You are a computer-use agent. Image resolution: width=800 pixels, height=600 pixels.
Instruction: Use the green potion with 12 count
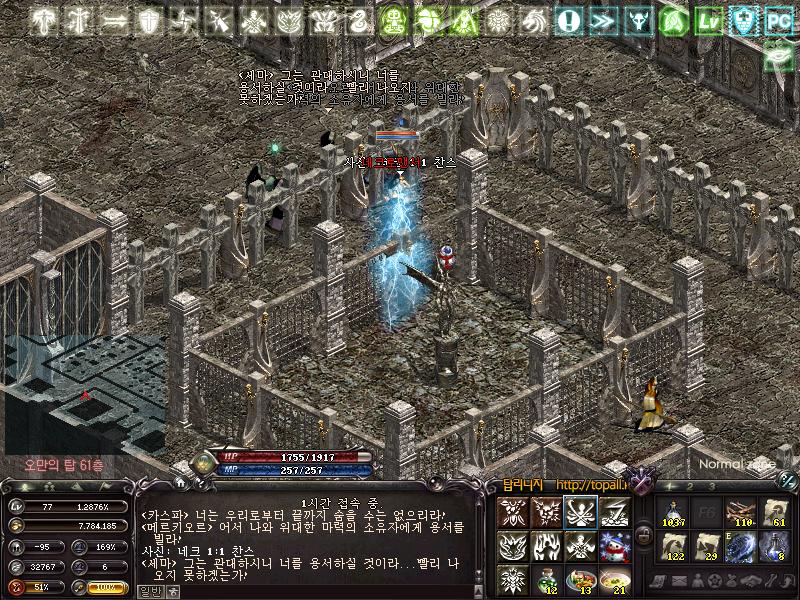point(546,578)
